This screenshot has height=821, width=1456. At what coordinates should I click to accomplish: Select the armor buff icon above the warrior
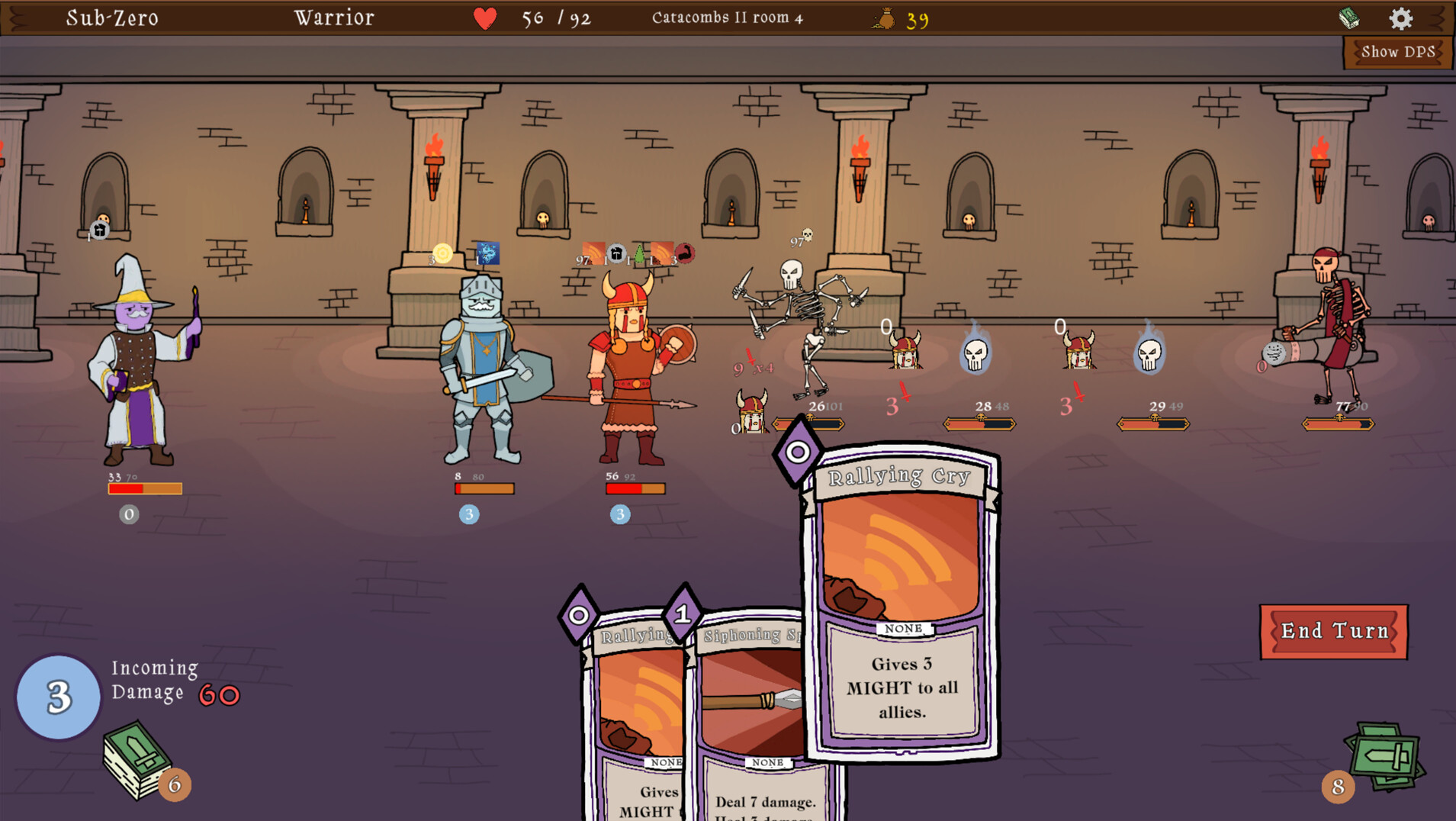point(616,253)
